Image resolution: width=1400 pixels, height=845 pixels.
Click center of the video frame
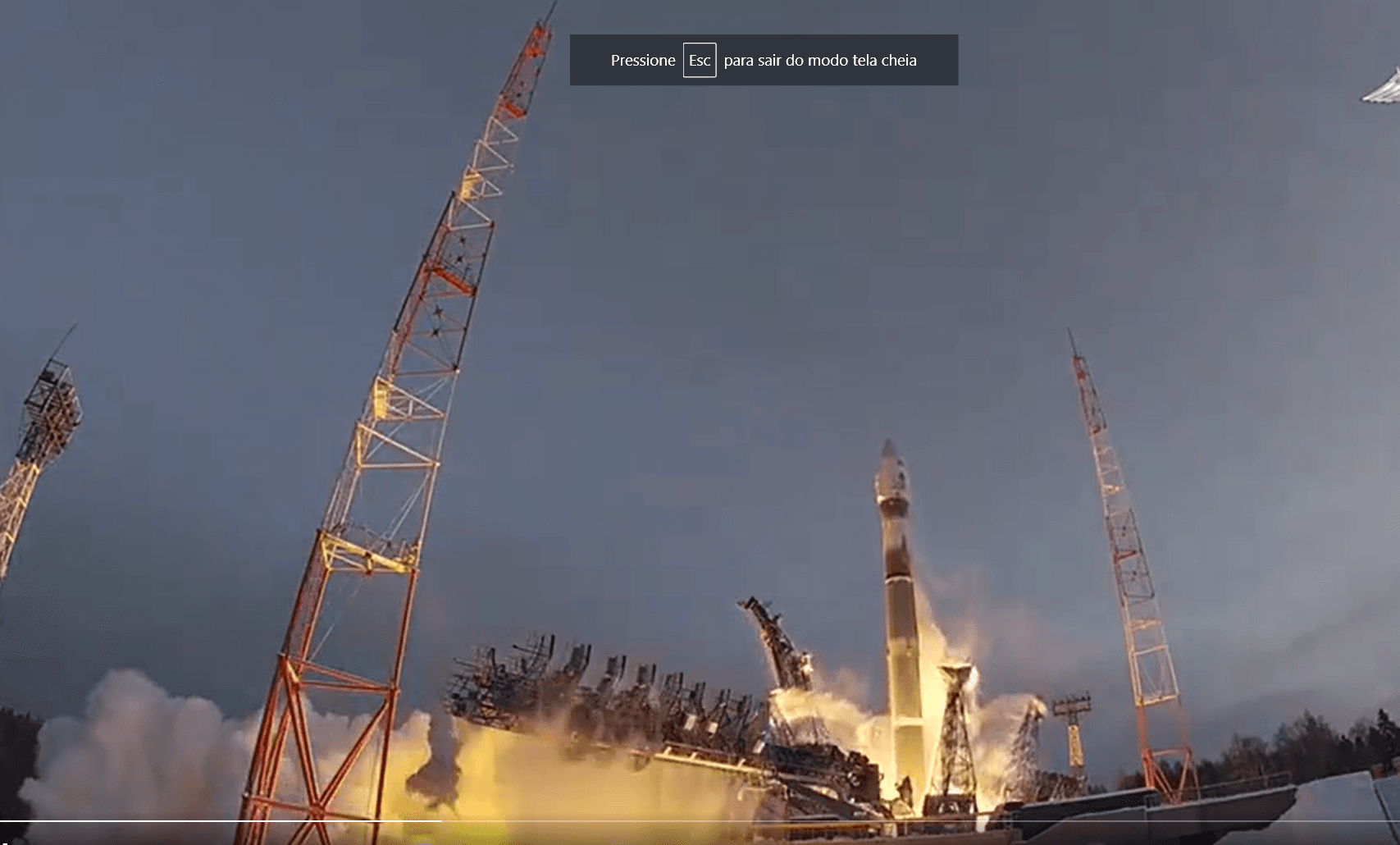(700, 422)
